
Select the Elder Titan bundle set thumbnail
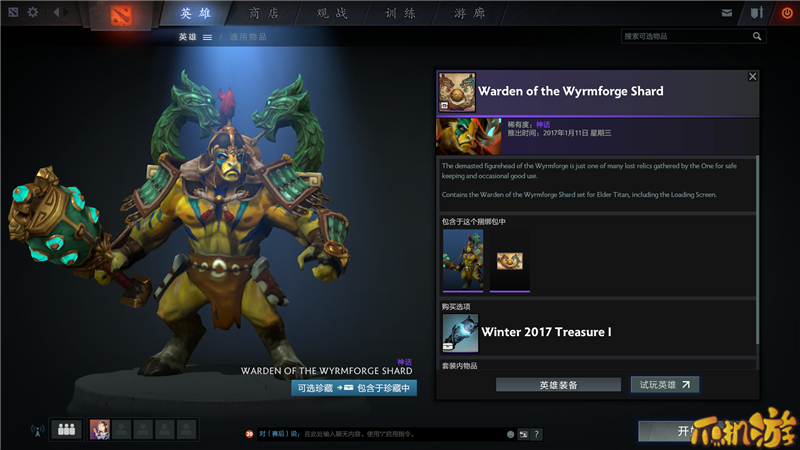click(x=463, y=261)
